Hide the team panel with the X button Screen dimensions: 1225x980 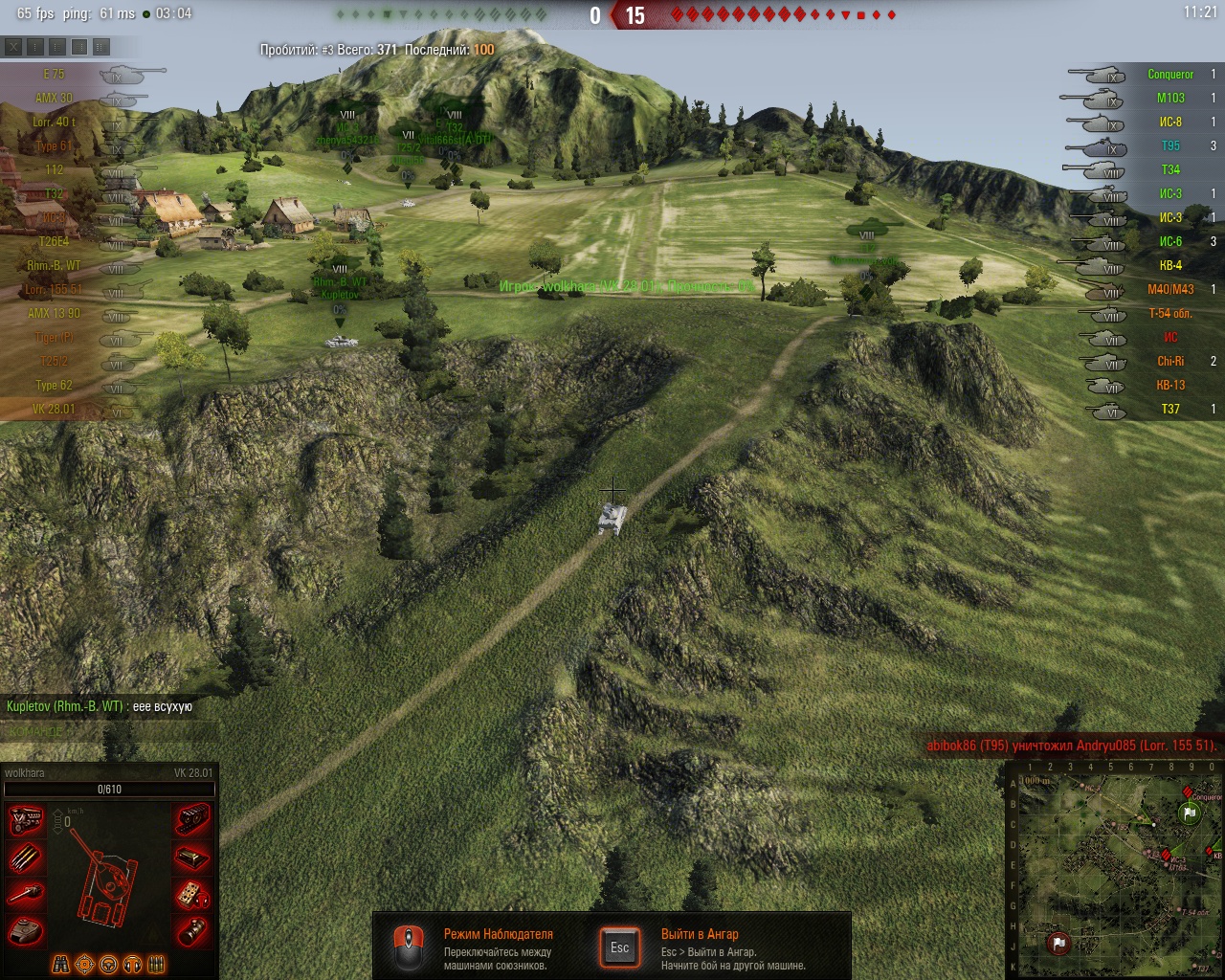[x=13, y=46]
